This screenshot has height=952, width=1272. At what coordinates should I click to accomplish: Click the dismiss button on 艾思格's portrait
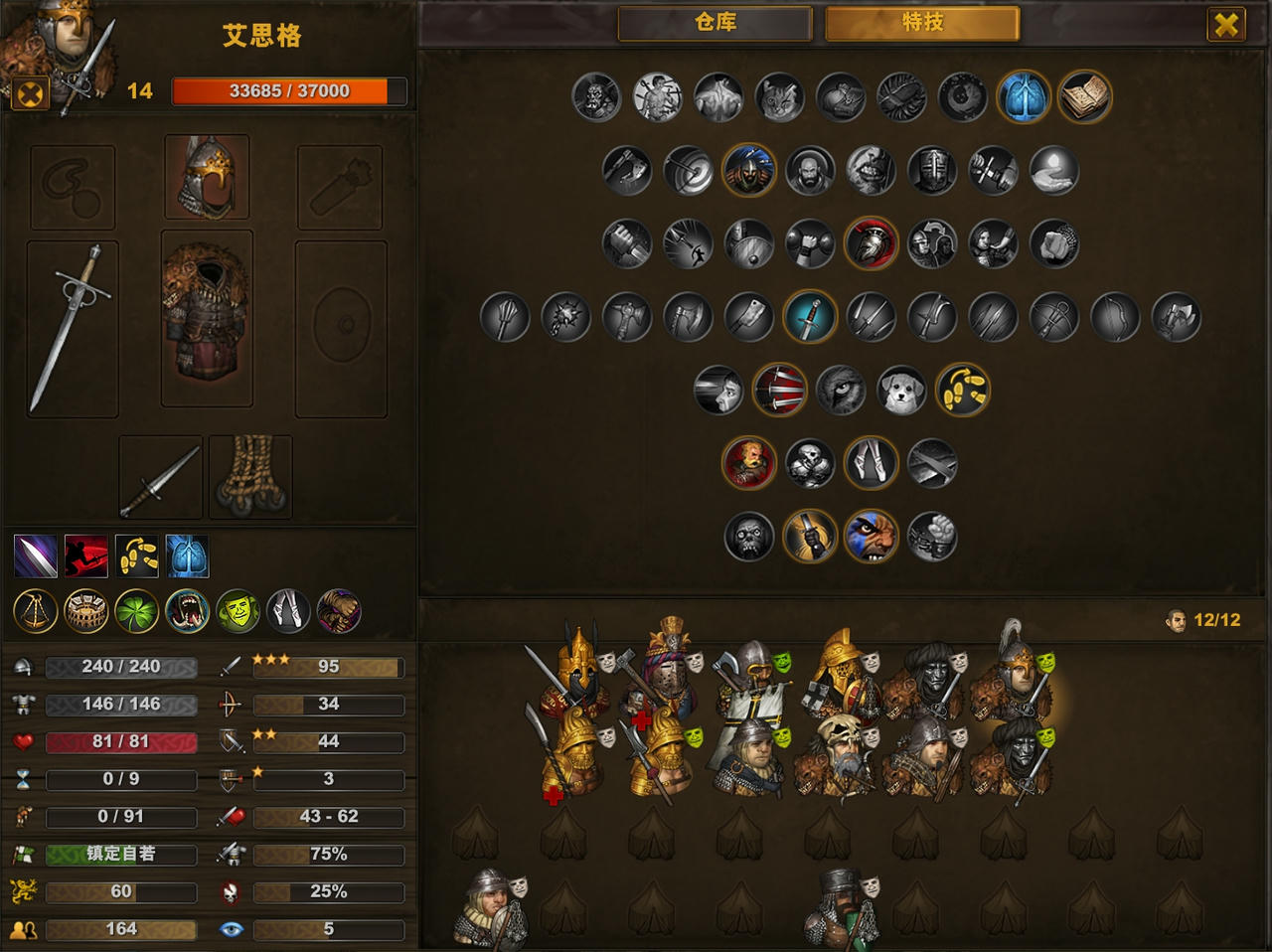click(32, 95)
